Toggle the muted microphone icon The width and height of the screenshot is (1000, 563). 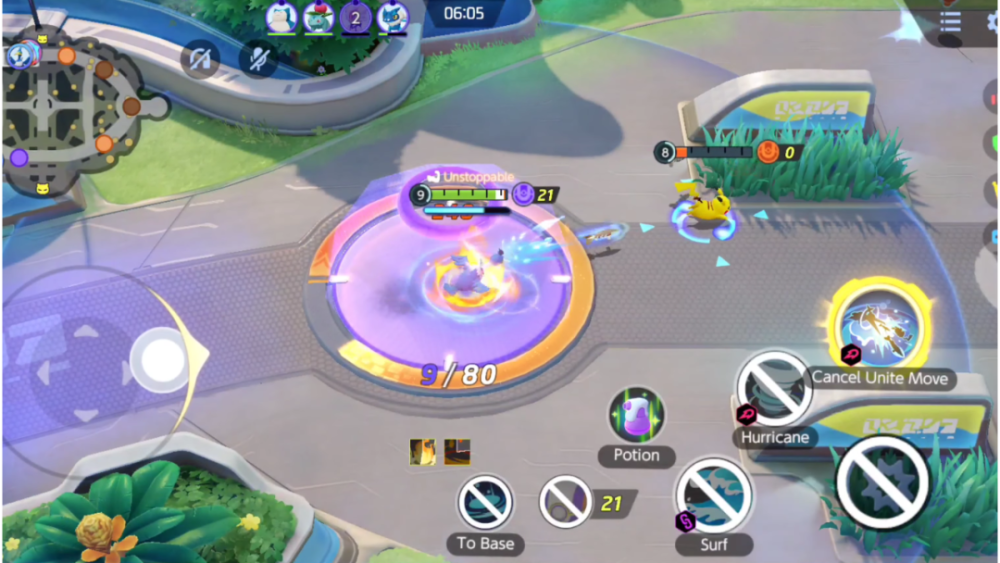(x=258, y=60)
